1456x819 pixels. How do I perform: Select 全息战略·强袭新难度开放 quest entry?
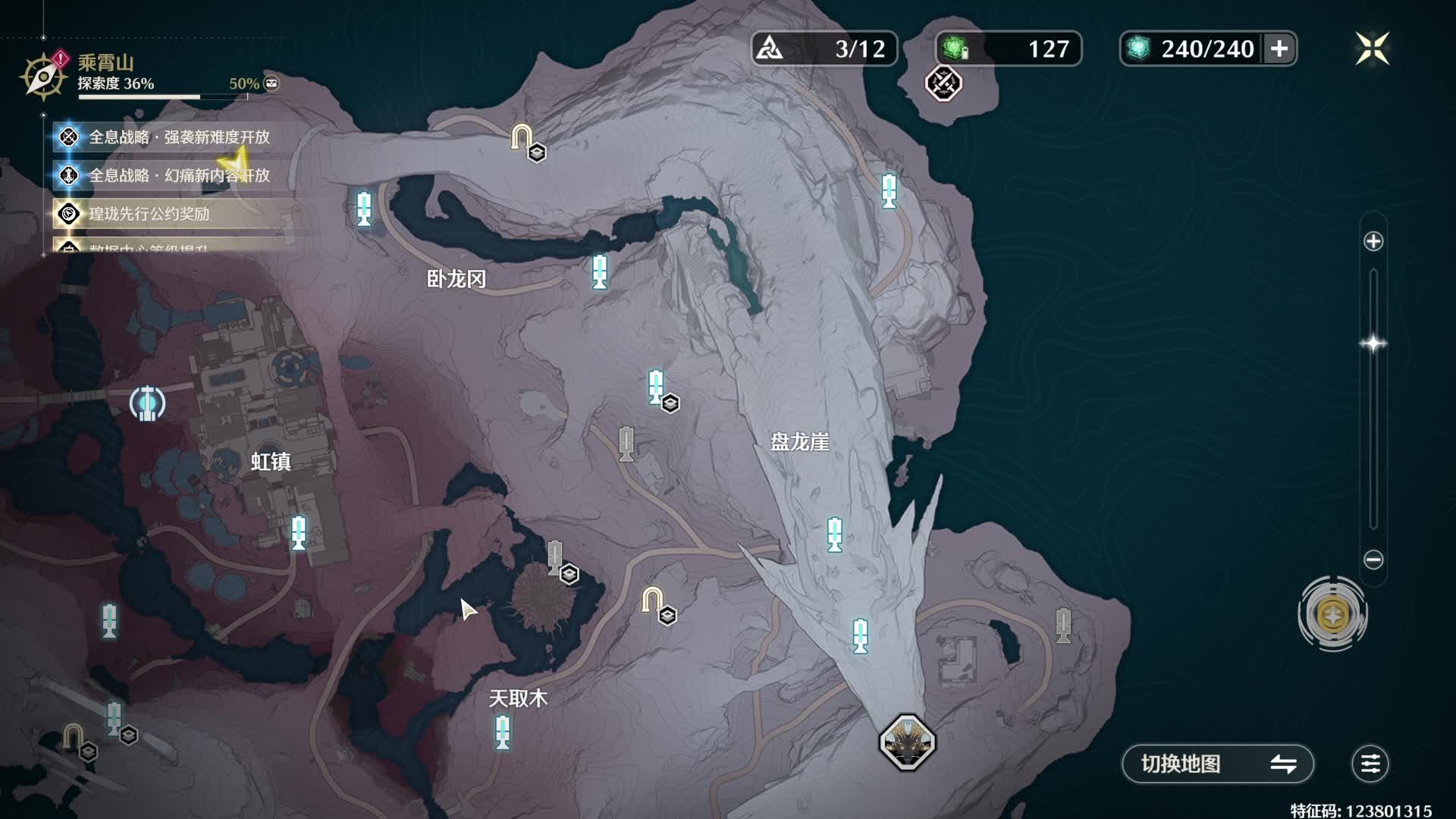click(x=179, y=137)
